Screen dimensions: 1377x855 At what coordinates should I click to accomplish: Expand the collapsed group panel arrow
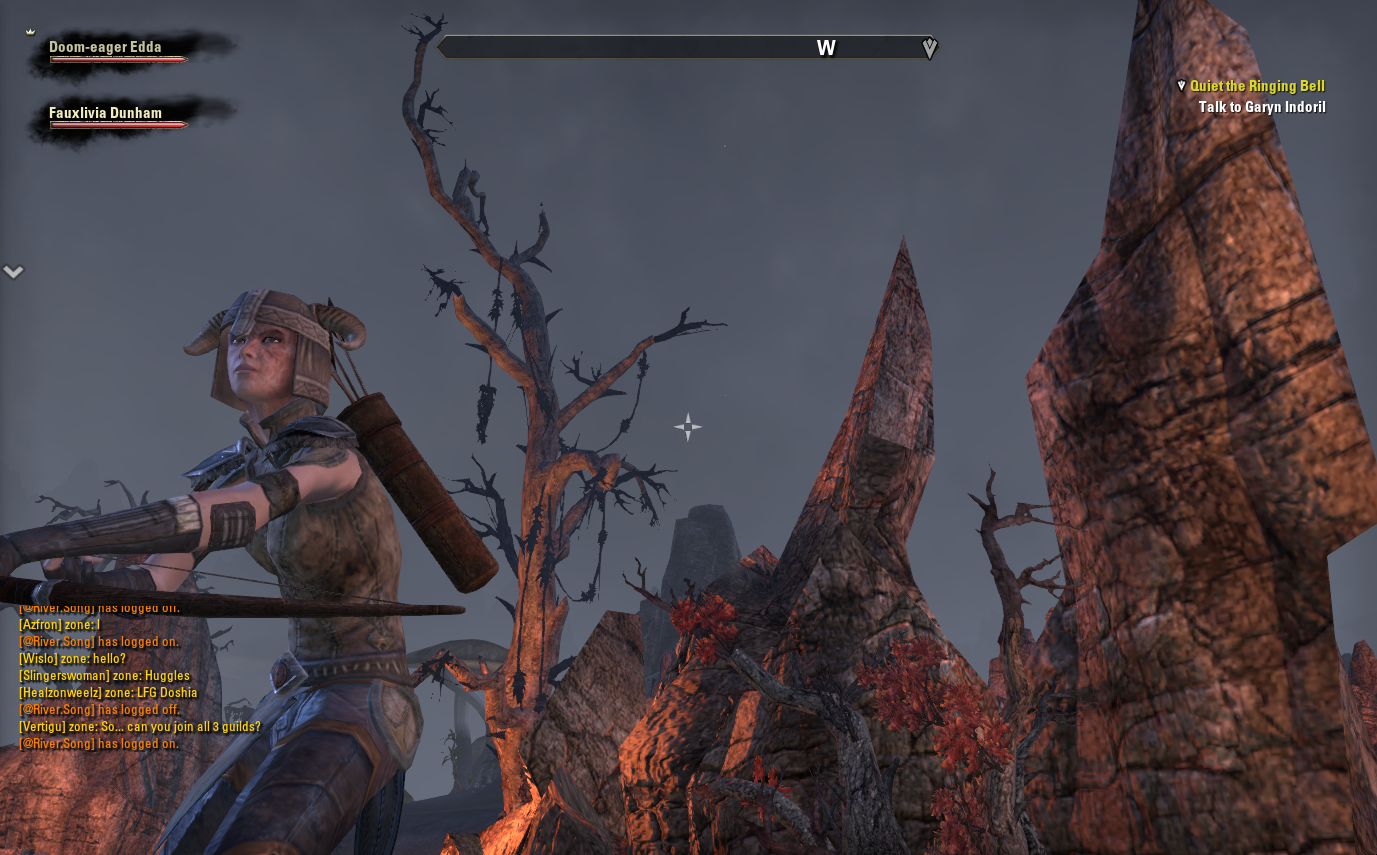pyautogui.click(x=13, y=272)
